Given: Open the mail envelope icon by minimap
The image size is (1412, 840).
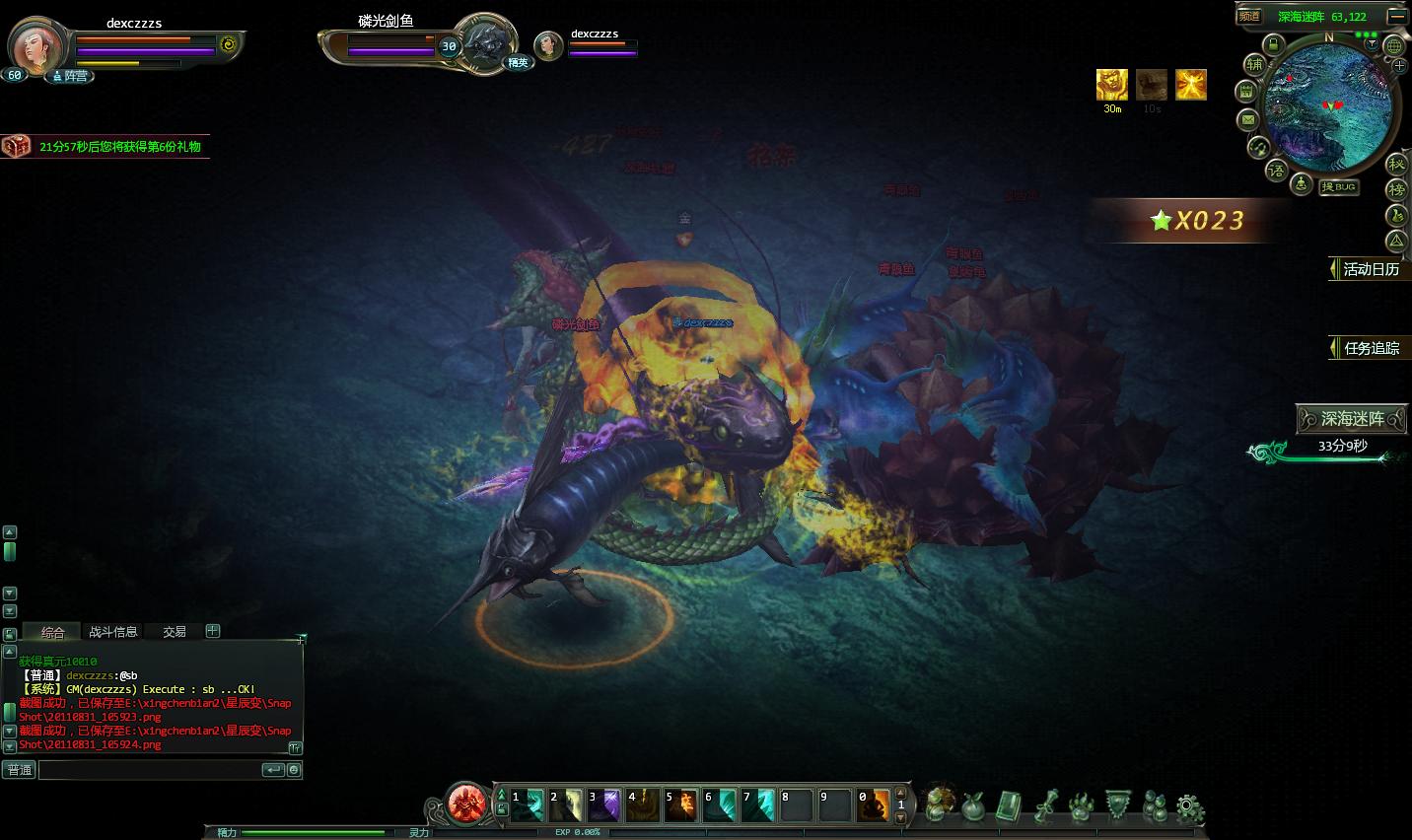Looking at the screenshot, I should click(x=1247, y=119).
